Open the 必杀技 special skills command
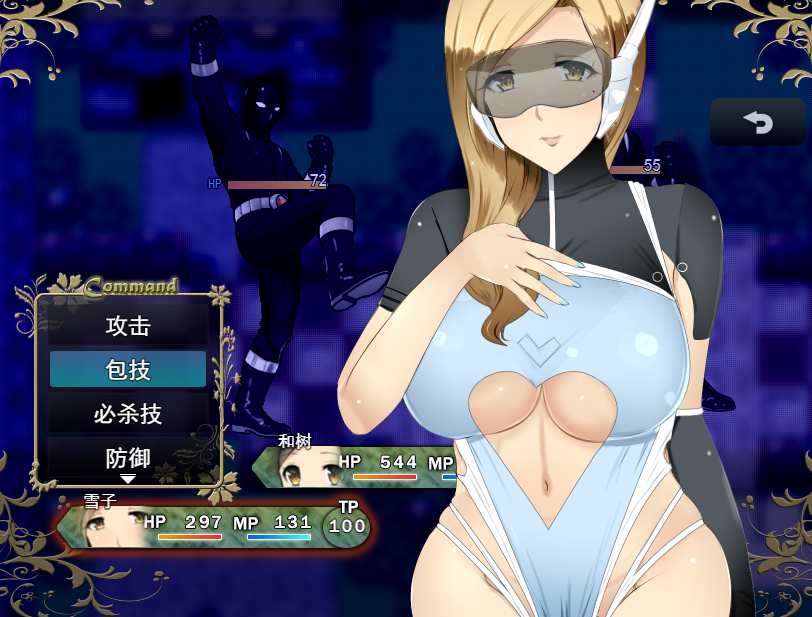This screenshot has width=812, height=617. click(x=128, y=414)
